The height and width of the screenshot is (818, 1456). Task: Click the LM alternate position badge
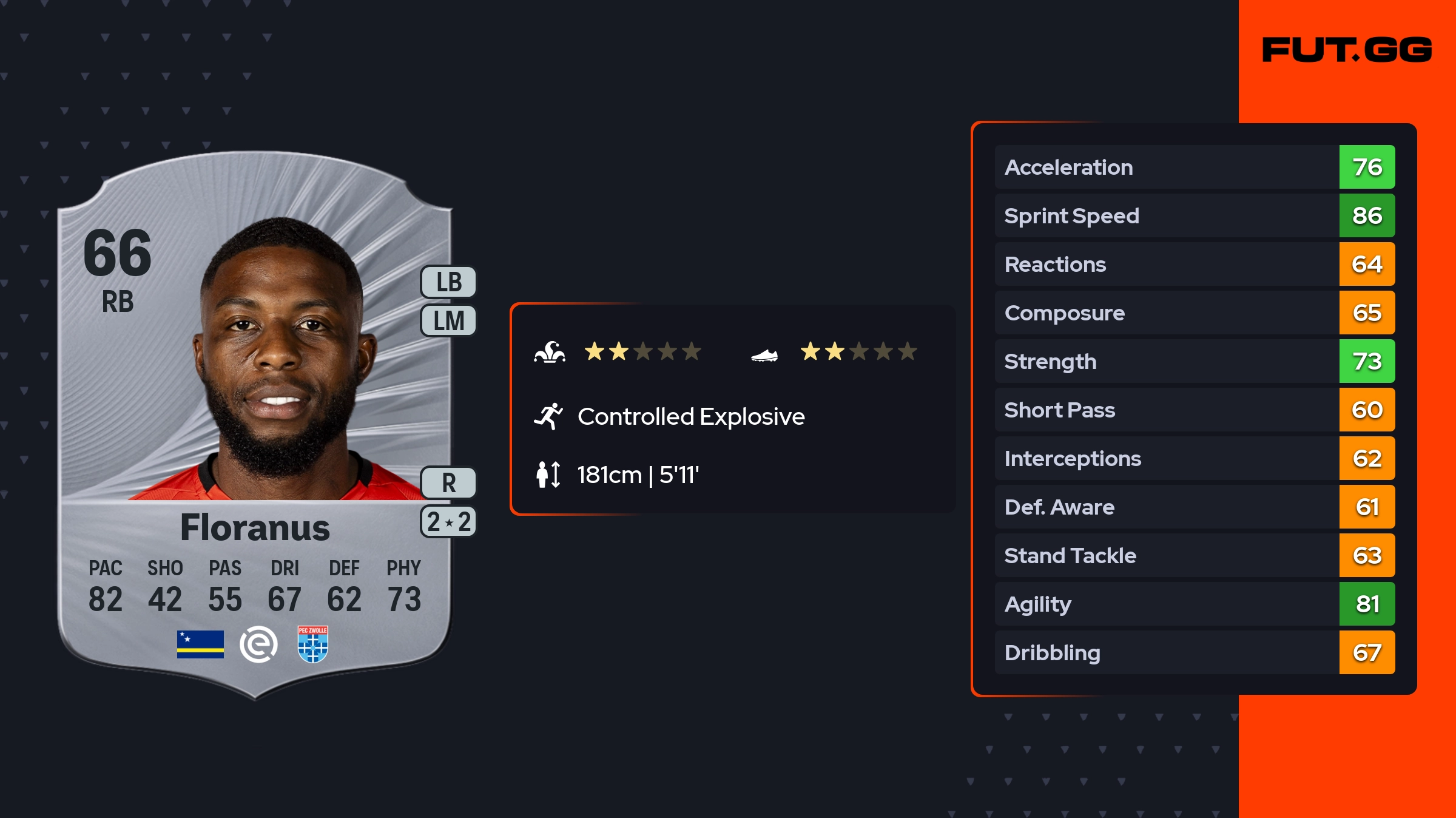click(449, 320)
